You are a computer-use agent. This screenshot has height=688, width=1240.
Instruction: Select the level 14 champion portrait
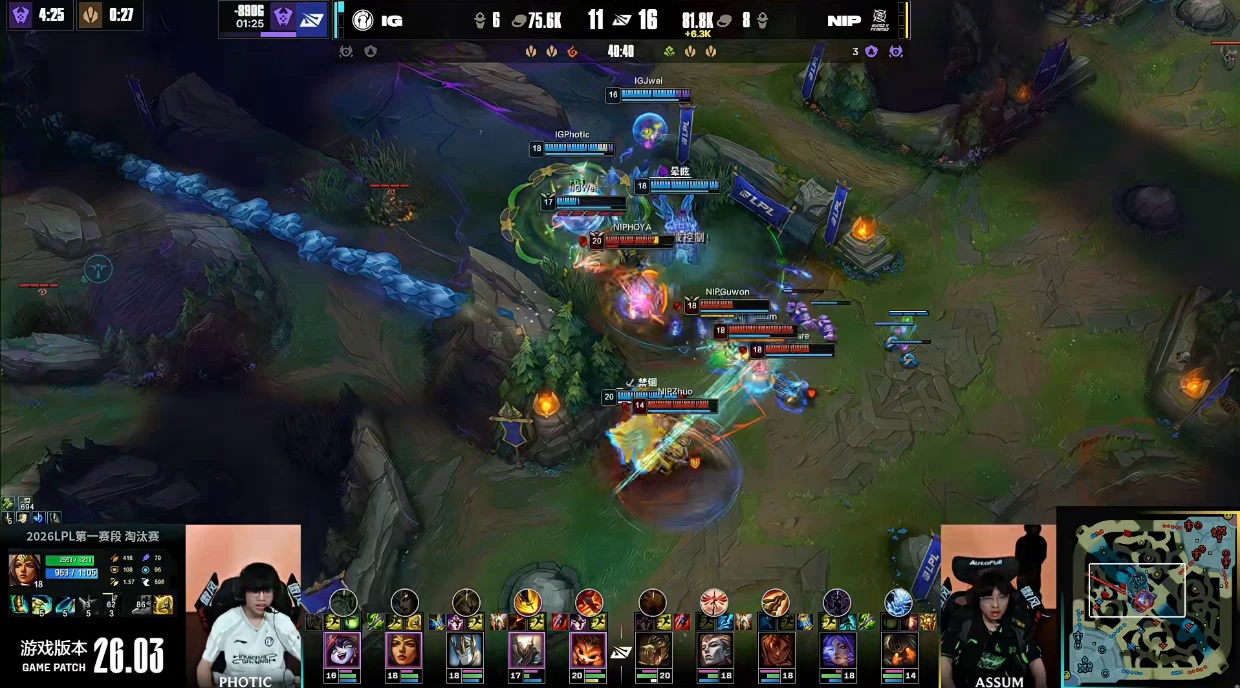tap(899, 650)
